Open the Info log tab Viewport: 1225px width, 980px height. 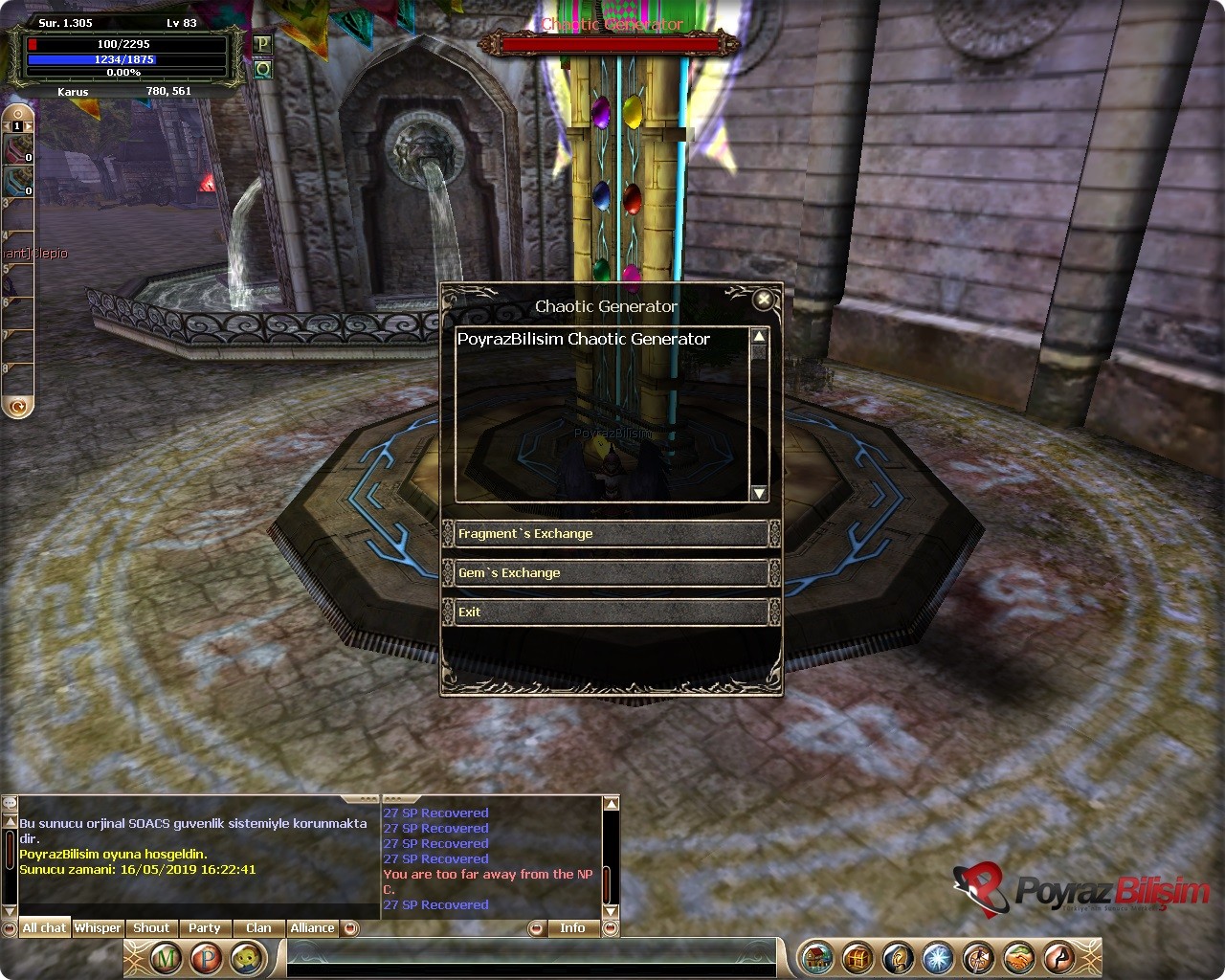click(572, 928)
